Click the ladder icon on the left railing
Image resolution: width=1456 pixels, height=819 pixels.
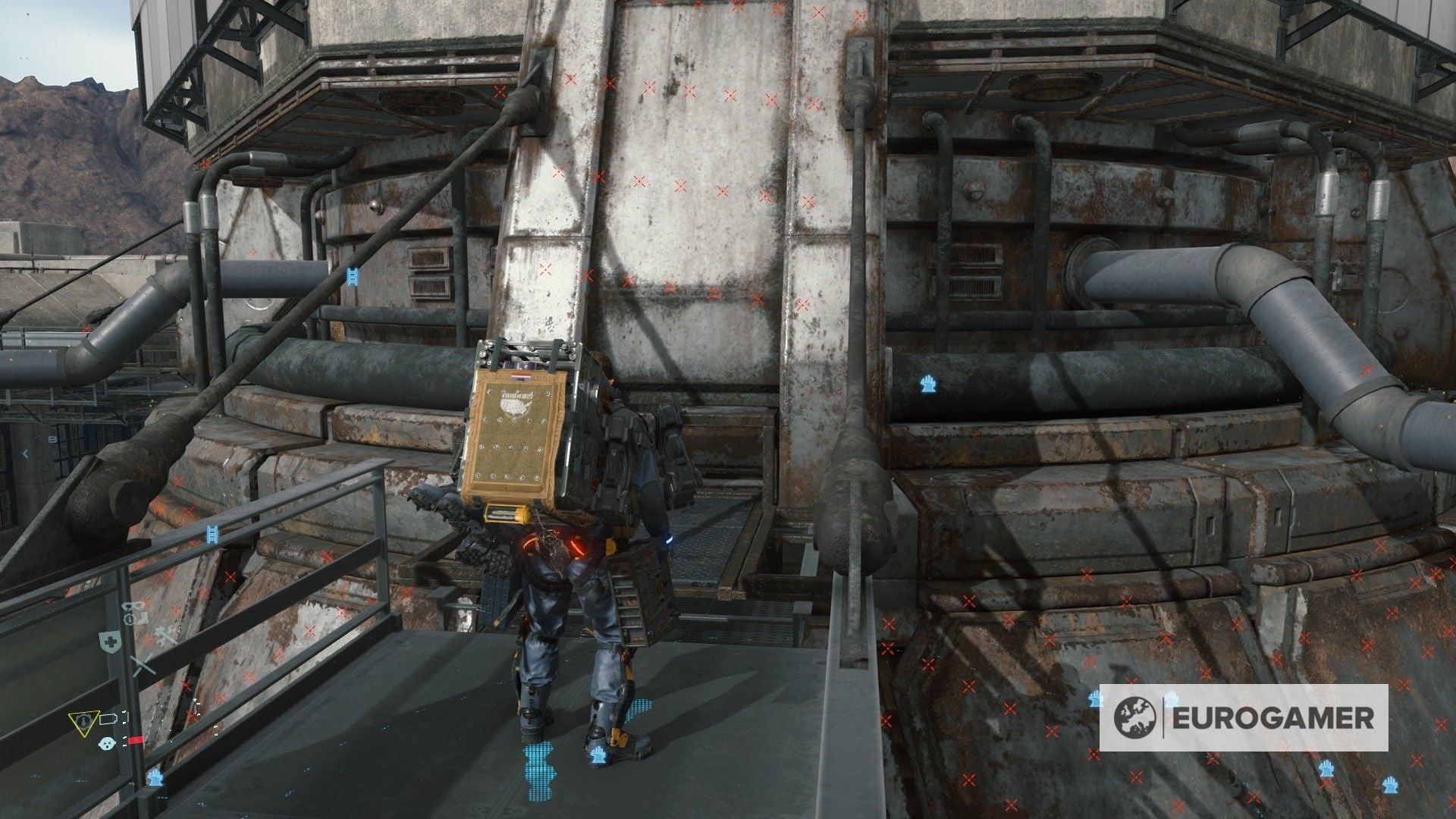[213, 533]
